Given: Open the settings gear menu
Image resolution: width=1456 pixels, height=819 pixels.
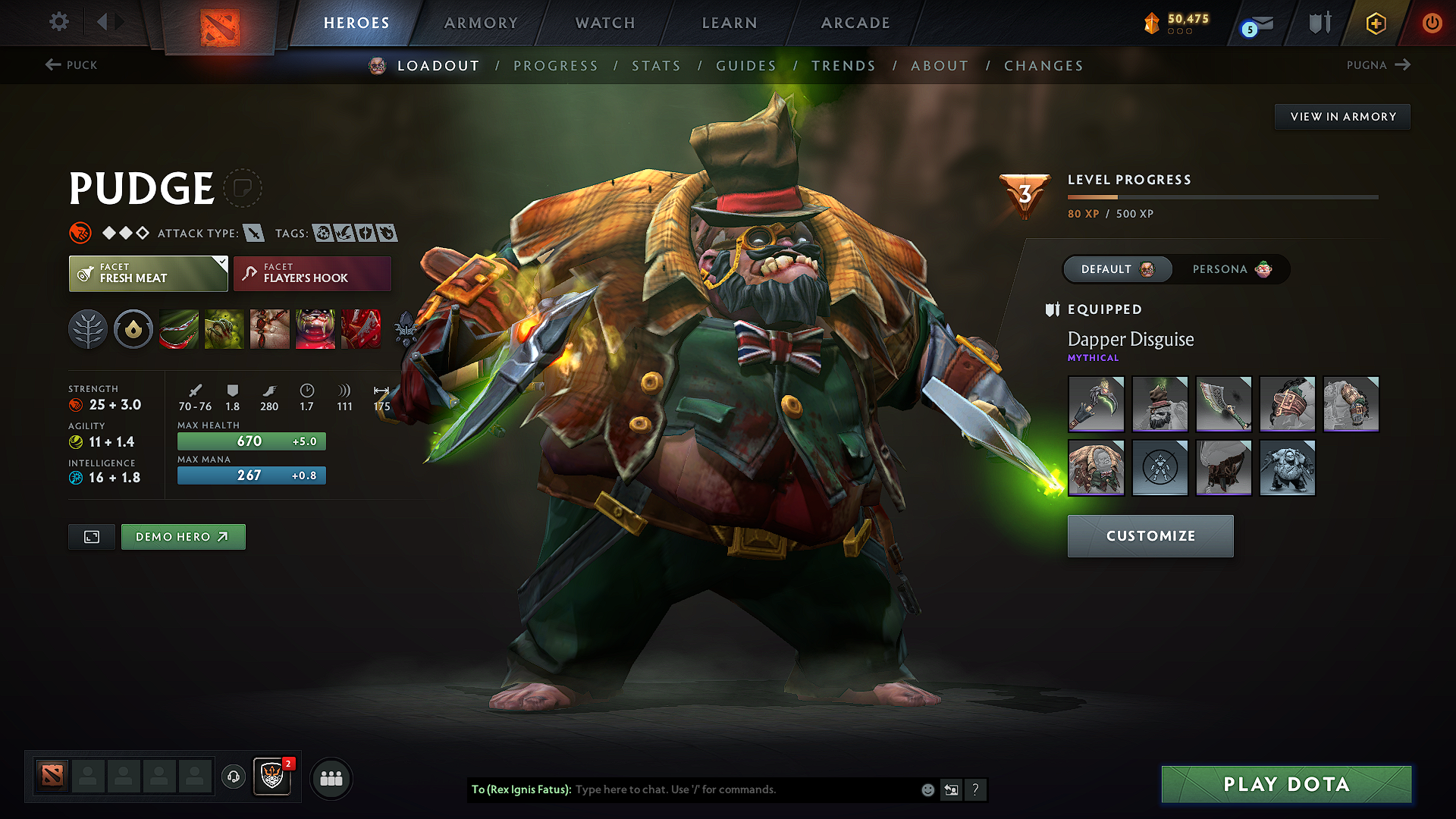Looking at the screenshot, I should point(58,22).
